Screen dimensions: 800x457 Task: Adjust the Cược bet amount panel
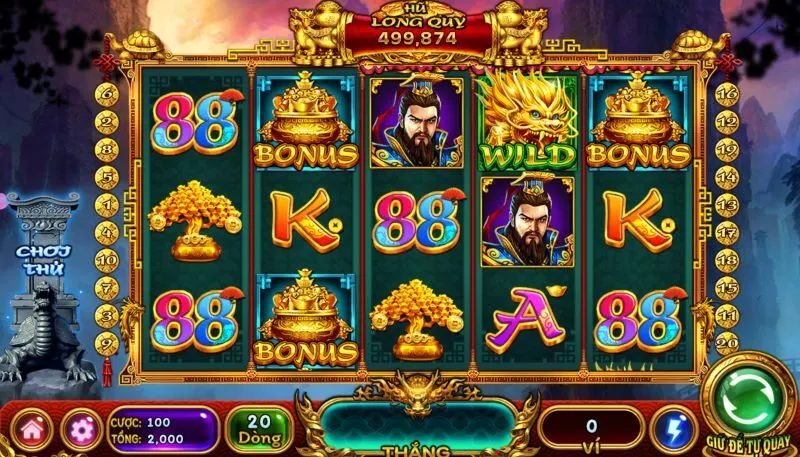pyautogui.click(x=160, y=430)
